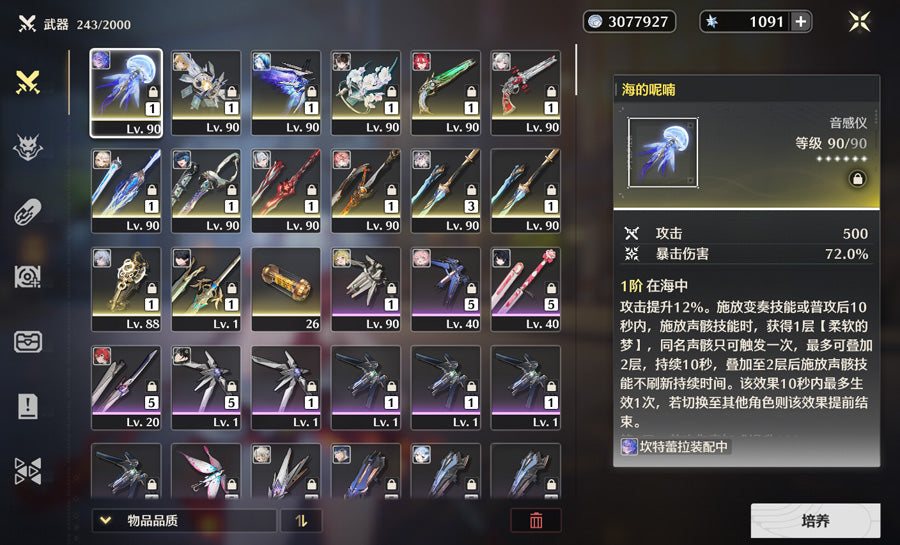Switch to the pill consumables tab
Screen dimensions: 900x545
[x=28, y=213]
